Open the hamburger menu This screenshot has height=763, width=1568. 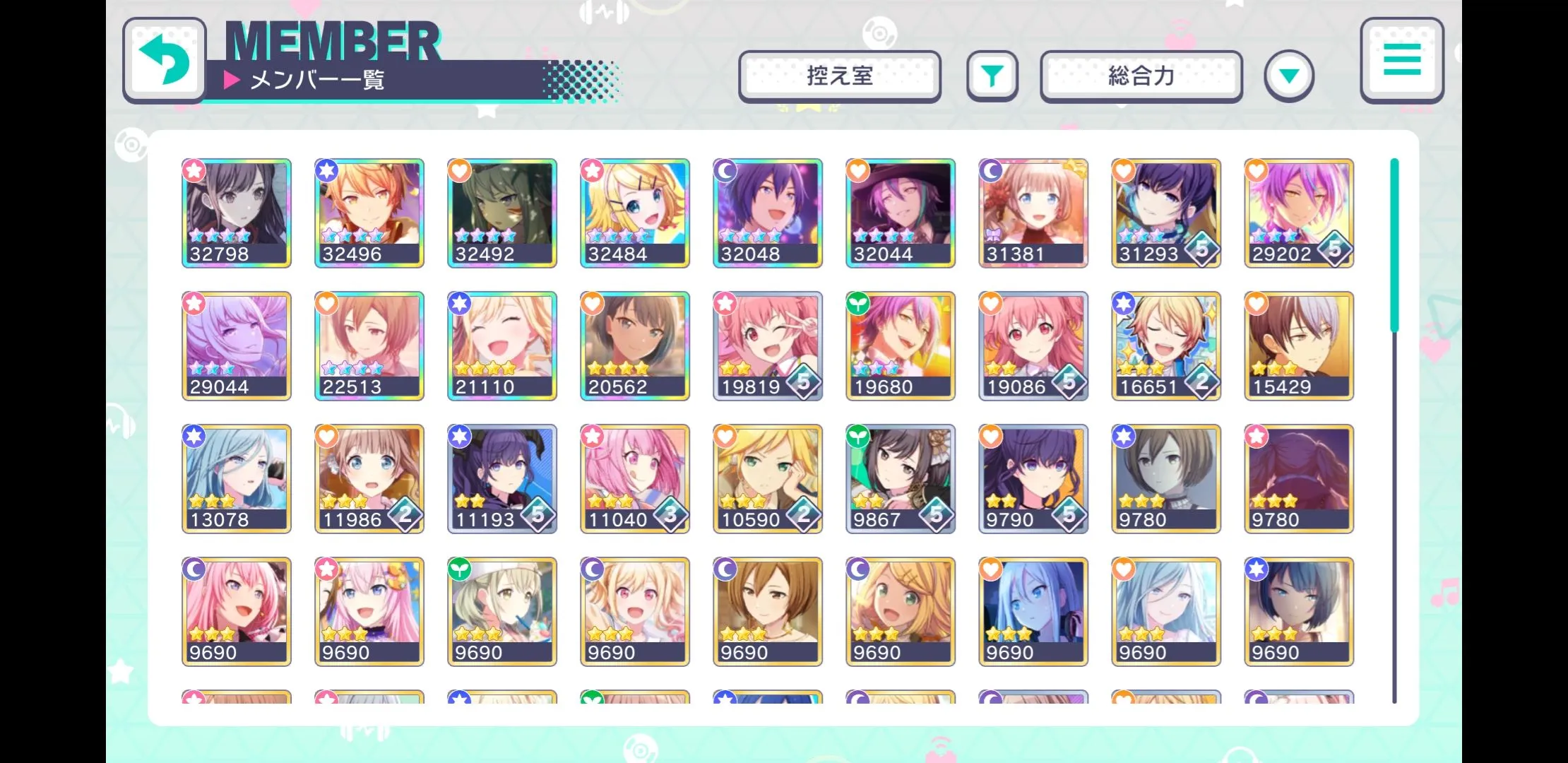pos(1401,59)
